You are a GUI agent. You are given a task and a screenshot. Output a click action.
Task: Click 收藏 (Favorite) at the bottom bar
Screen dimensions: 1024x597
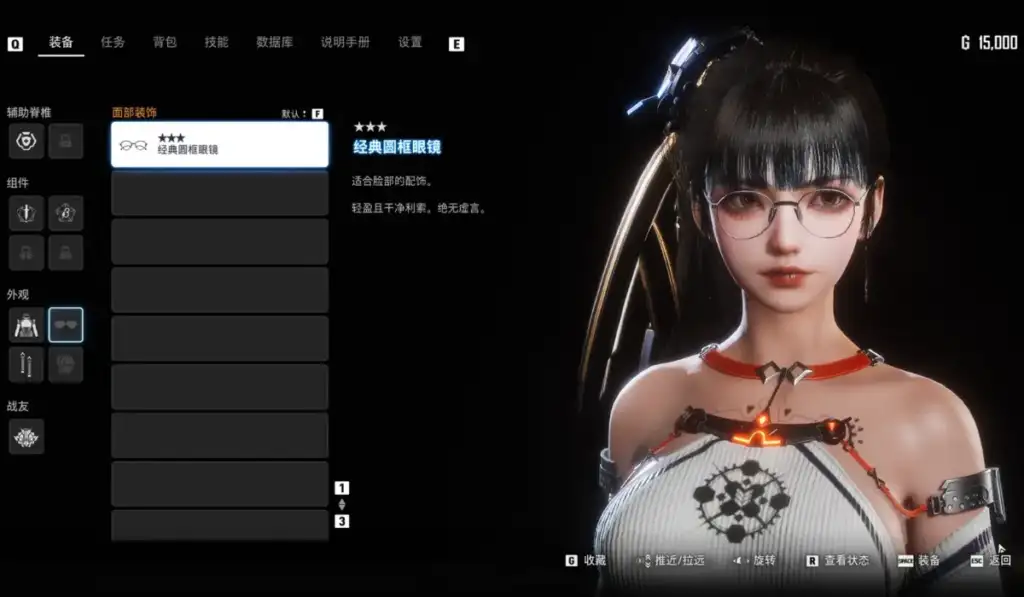click(x=587, y=561)
